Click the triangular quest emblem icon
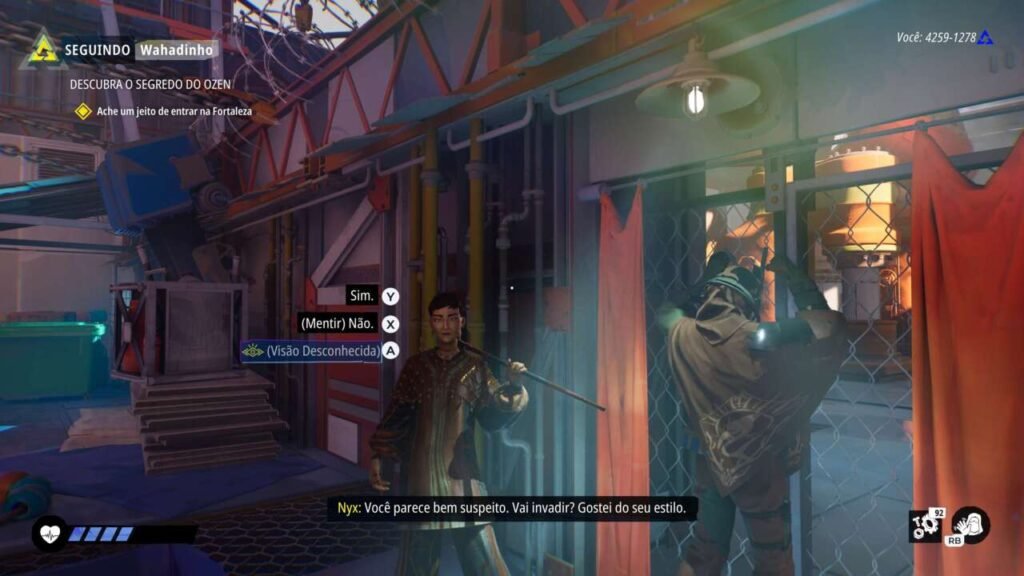This screenshot has width=1024, height=576. point(41,49)
